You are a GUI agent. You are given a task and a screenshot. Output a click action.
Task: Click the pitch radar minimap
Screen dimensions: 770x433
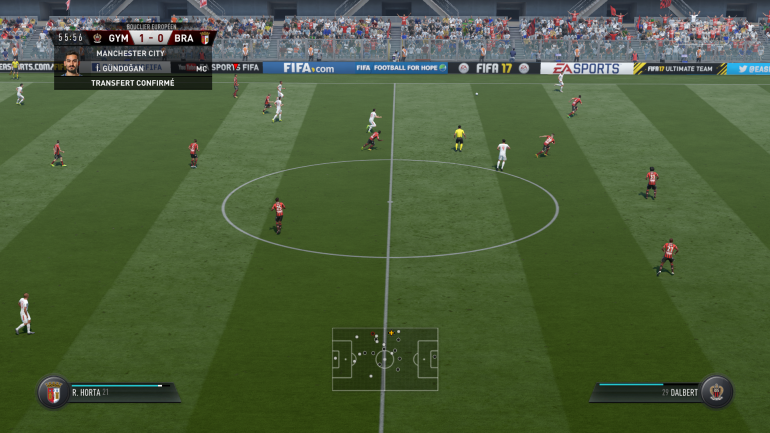point(385,359)
